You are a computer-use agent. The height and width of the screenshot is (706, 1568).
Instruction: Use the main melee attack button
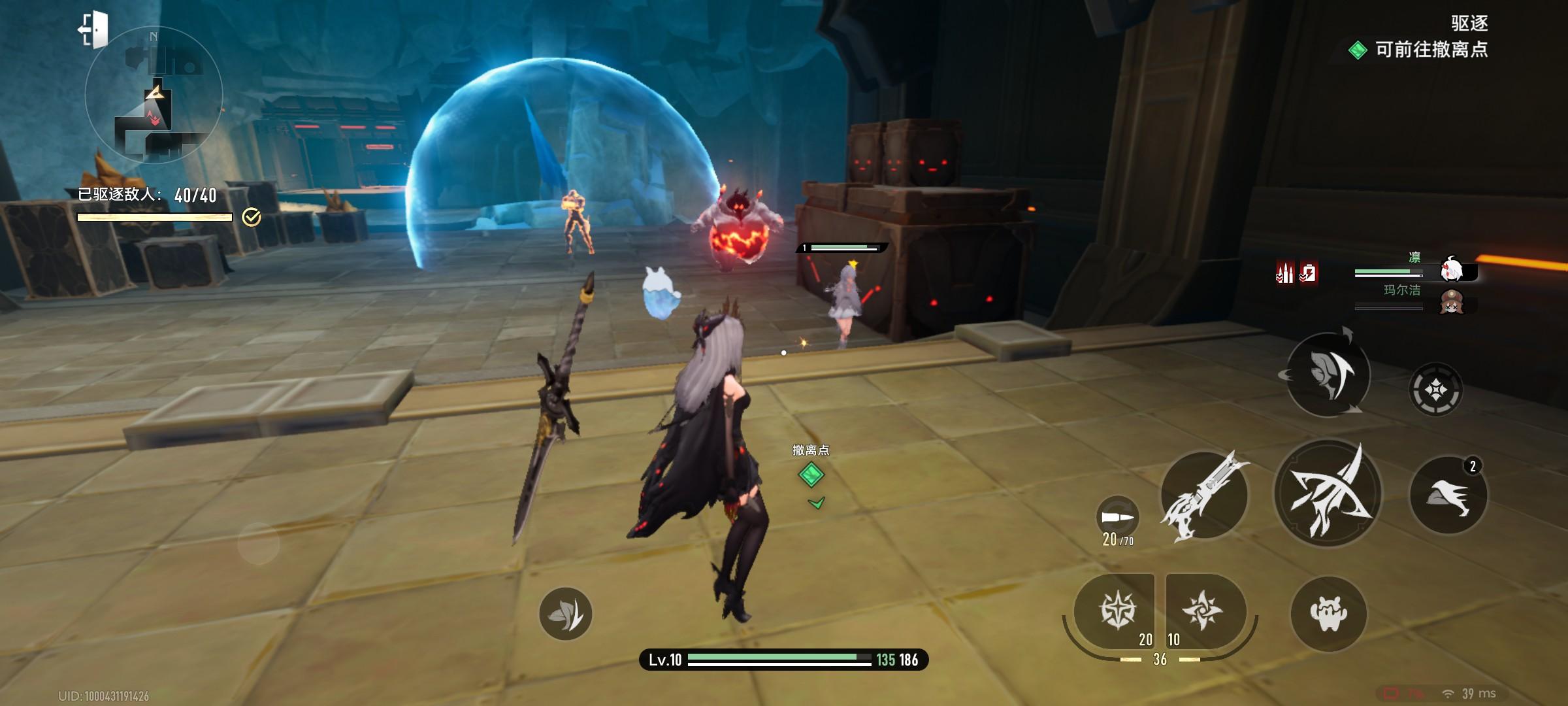1328,494
